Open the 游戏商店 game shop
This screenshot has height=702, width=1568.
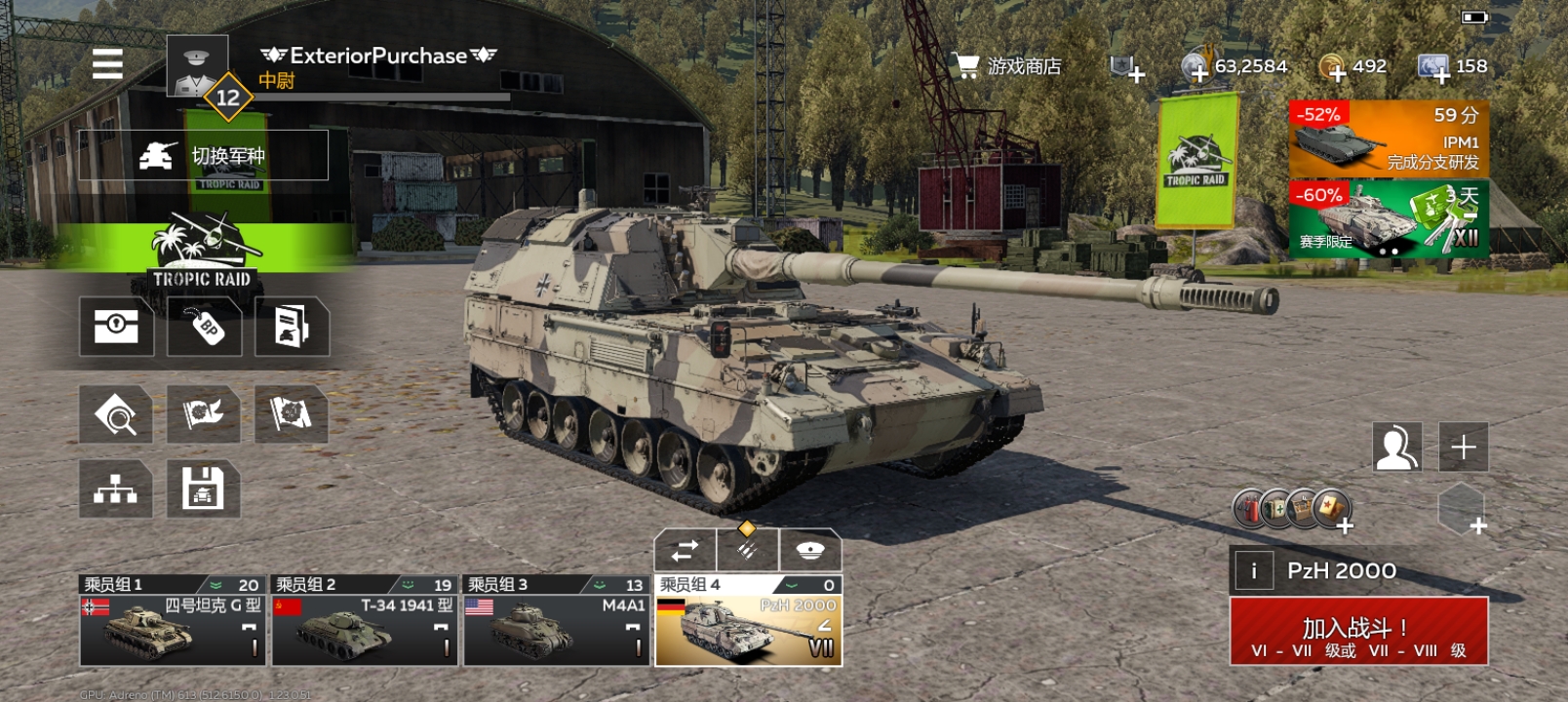[1007, 66]
